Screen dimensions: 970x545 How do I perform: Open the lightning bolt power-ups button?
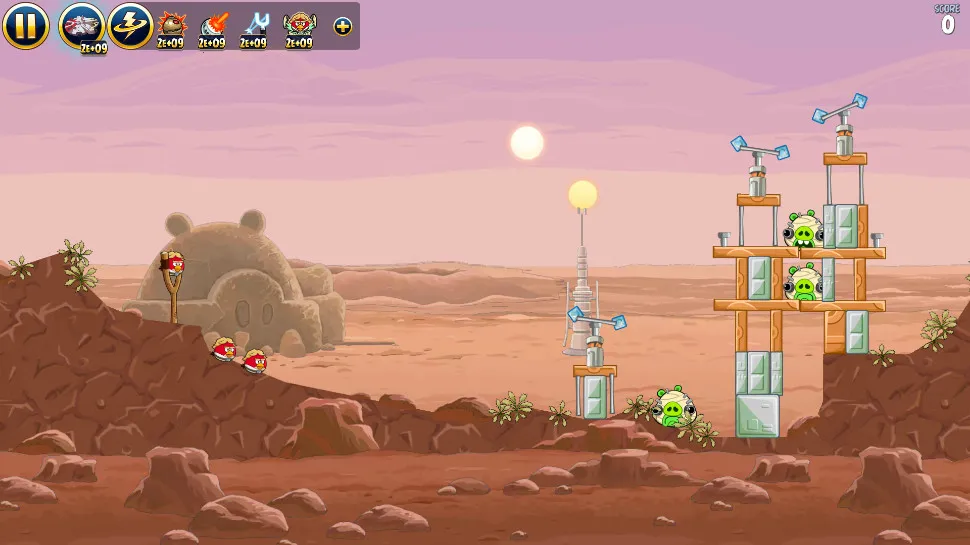tap(130, 25)
